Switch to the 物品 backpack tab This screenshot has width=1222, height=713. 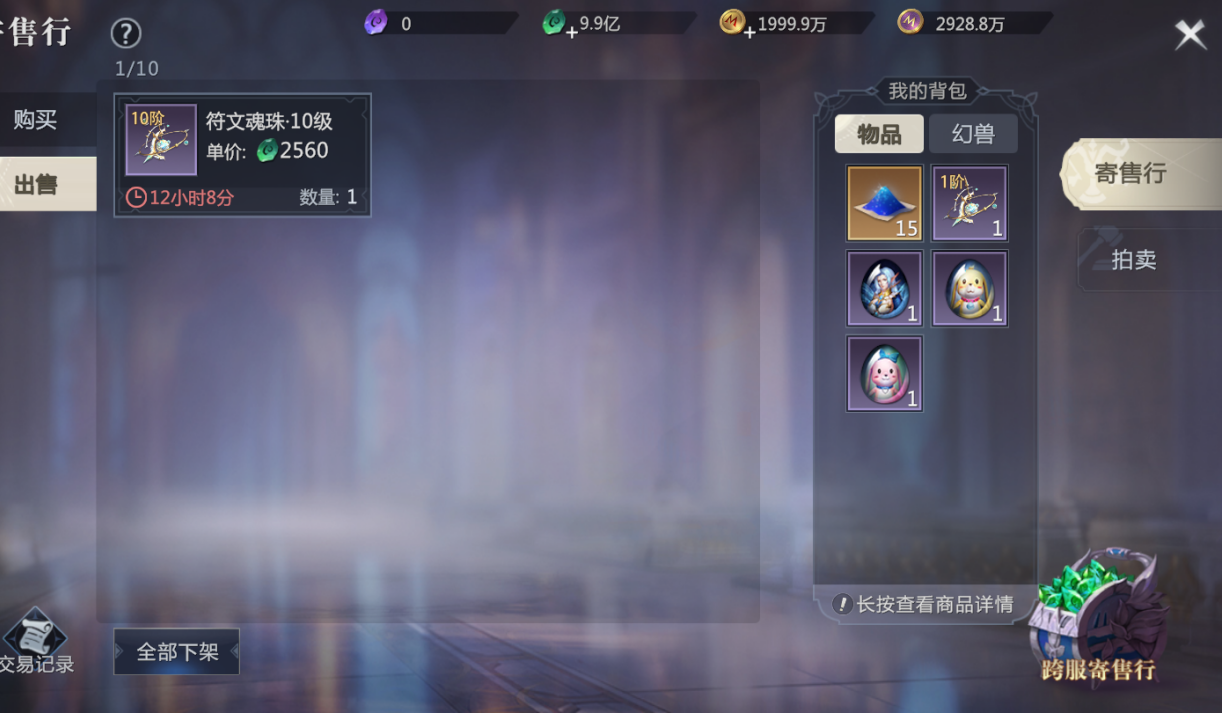coord(879,134)
